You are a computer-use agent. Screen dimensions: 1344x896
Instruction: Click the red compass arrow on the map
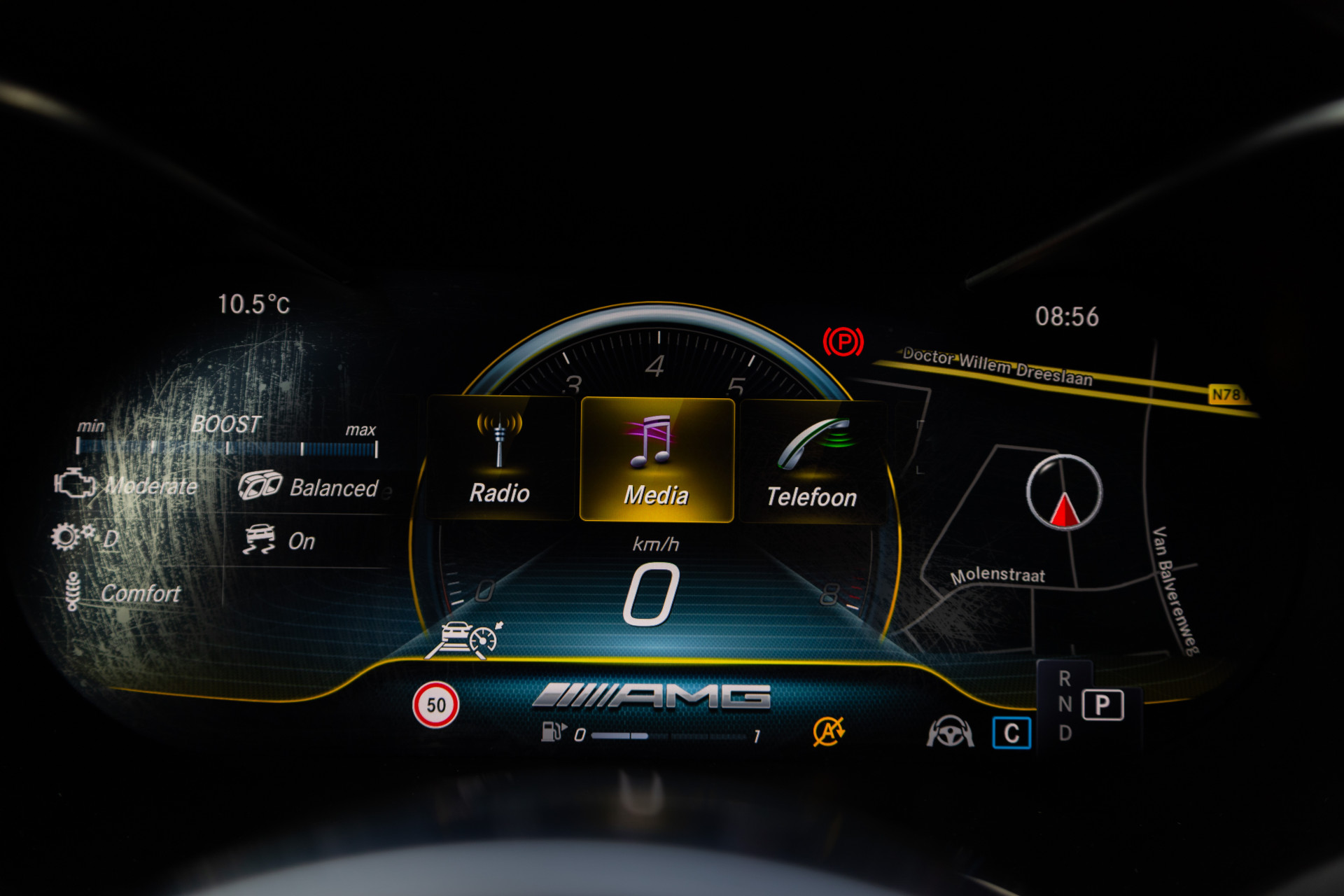(1064, 509)
